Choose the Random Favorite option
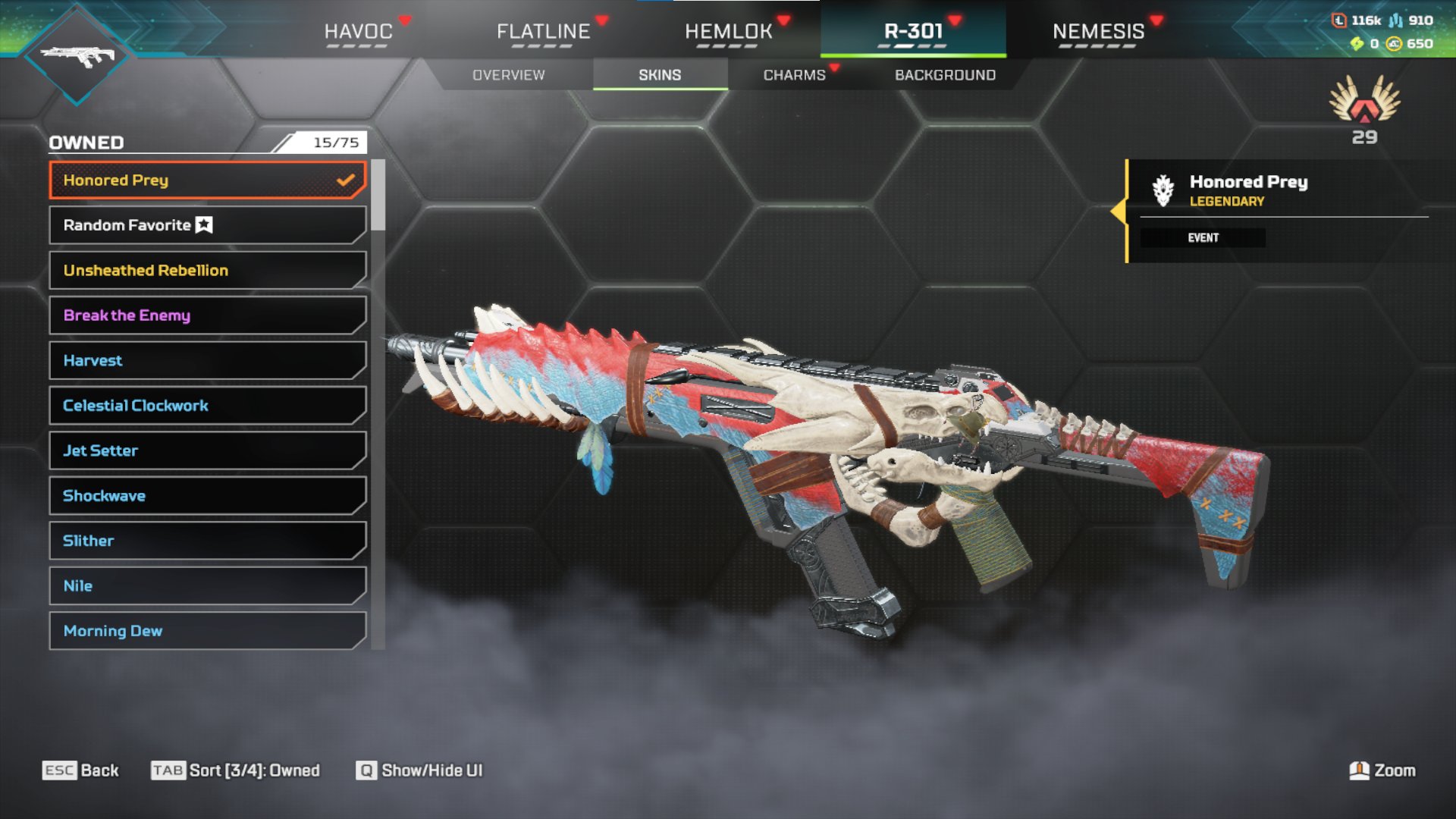Viewport: 1456px width, 819px height. tap(207, 225)
